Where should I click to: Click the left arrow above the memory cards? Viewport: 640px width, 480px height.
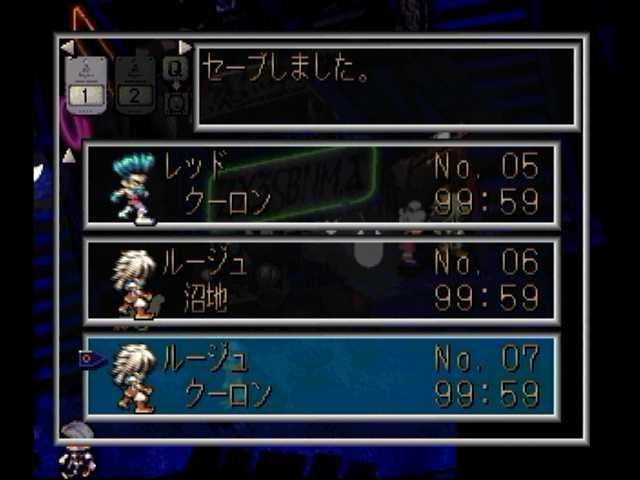pyautogui.click(x=67, y=47)
